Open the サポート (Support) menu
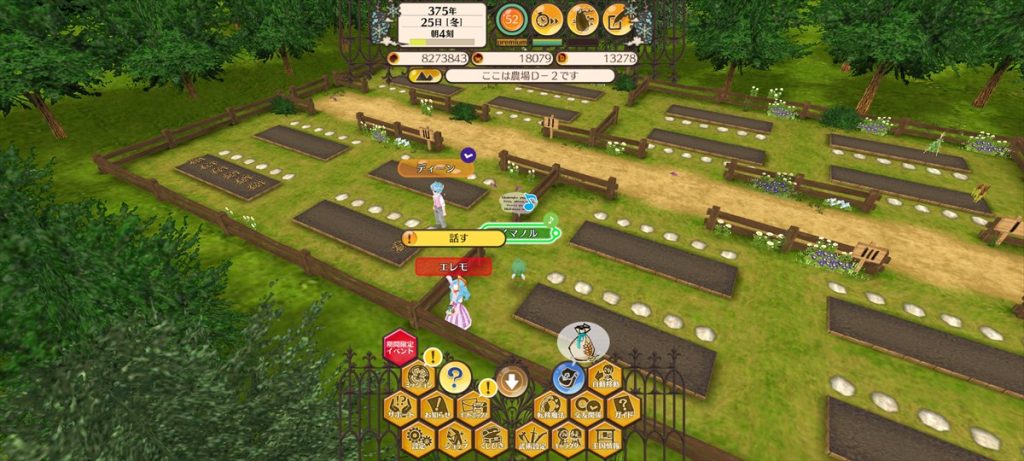The width and height of the screenshot is (1024, 461). pos(401,407)
